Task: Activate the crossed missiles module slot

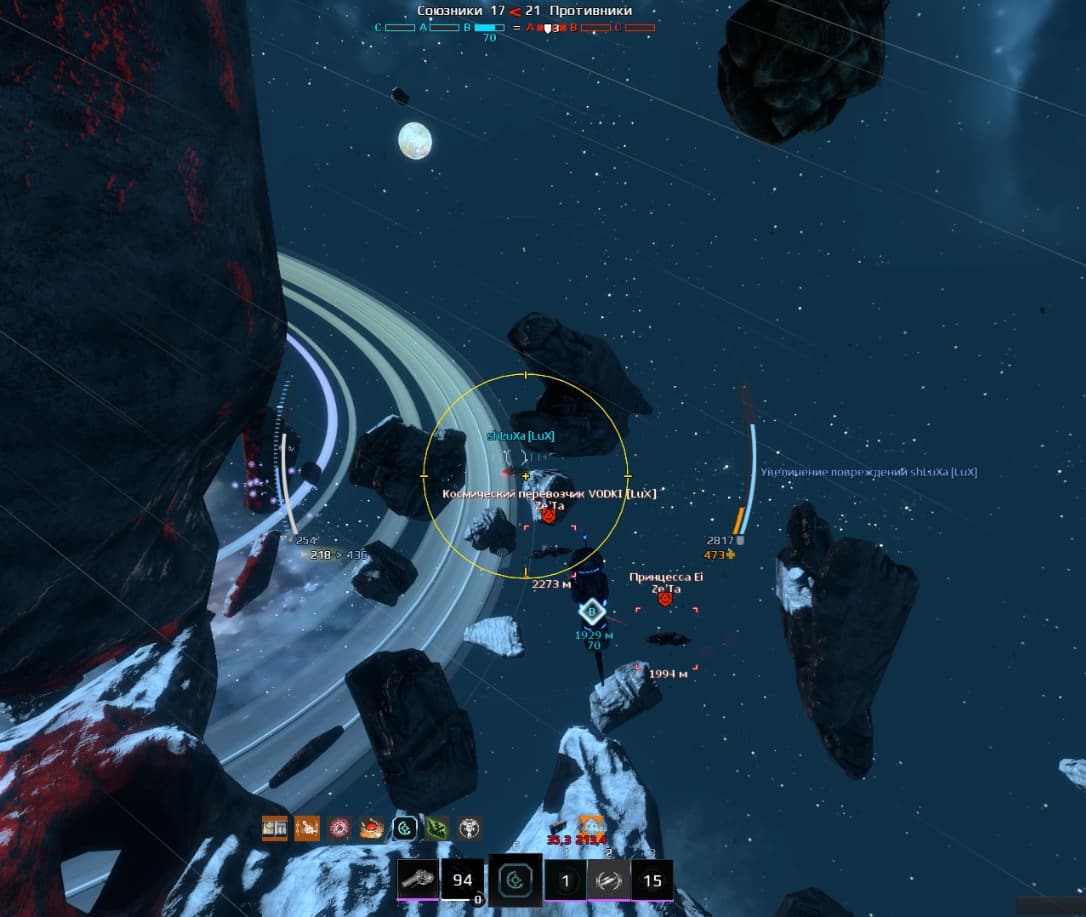Action: [x=609, y=880]
